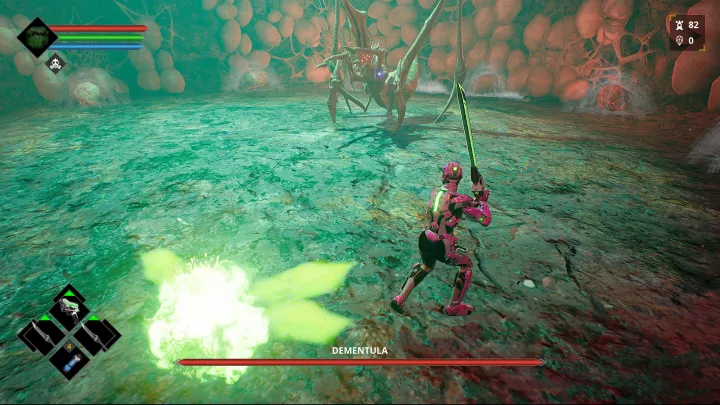Select the top gun weapon slot
The width and height of the screenshot is (720, 405).
pos(69,310)
